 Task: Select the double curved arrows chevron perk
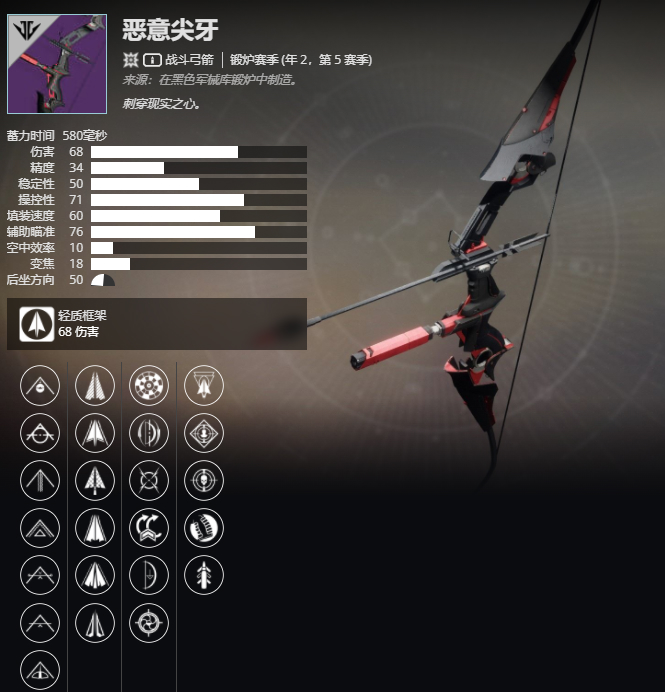pos(149,528)
